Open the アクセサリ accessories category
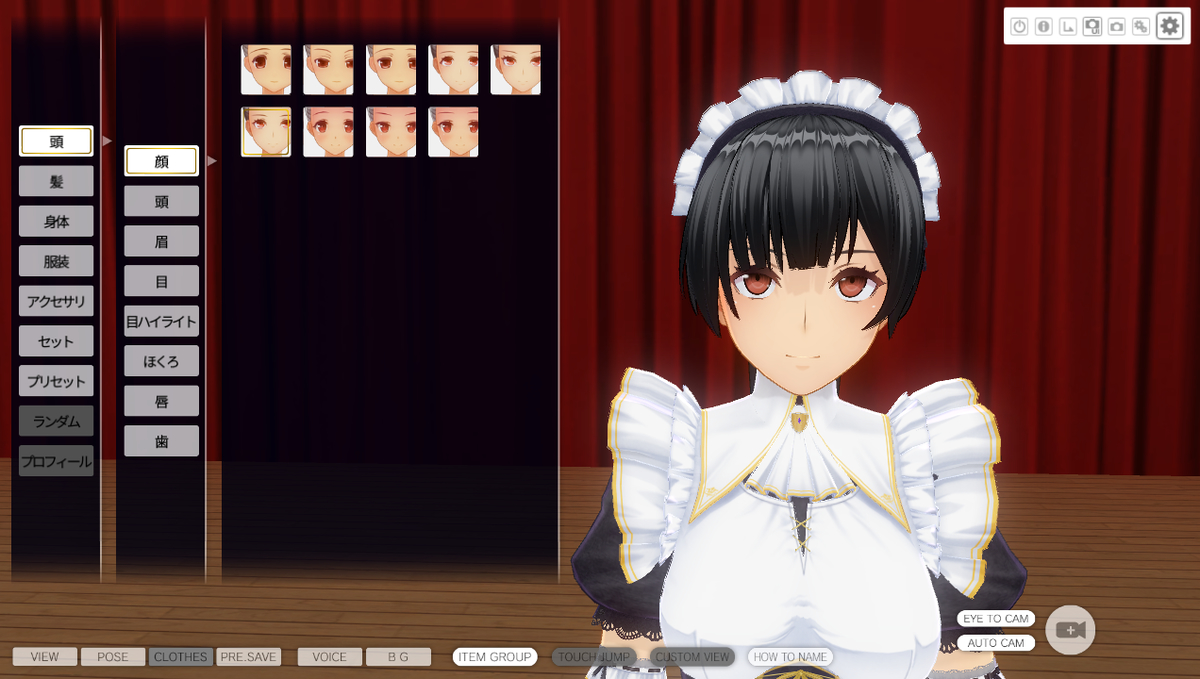Viewport: 1200px width, 679px height. [56, 301]
